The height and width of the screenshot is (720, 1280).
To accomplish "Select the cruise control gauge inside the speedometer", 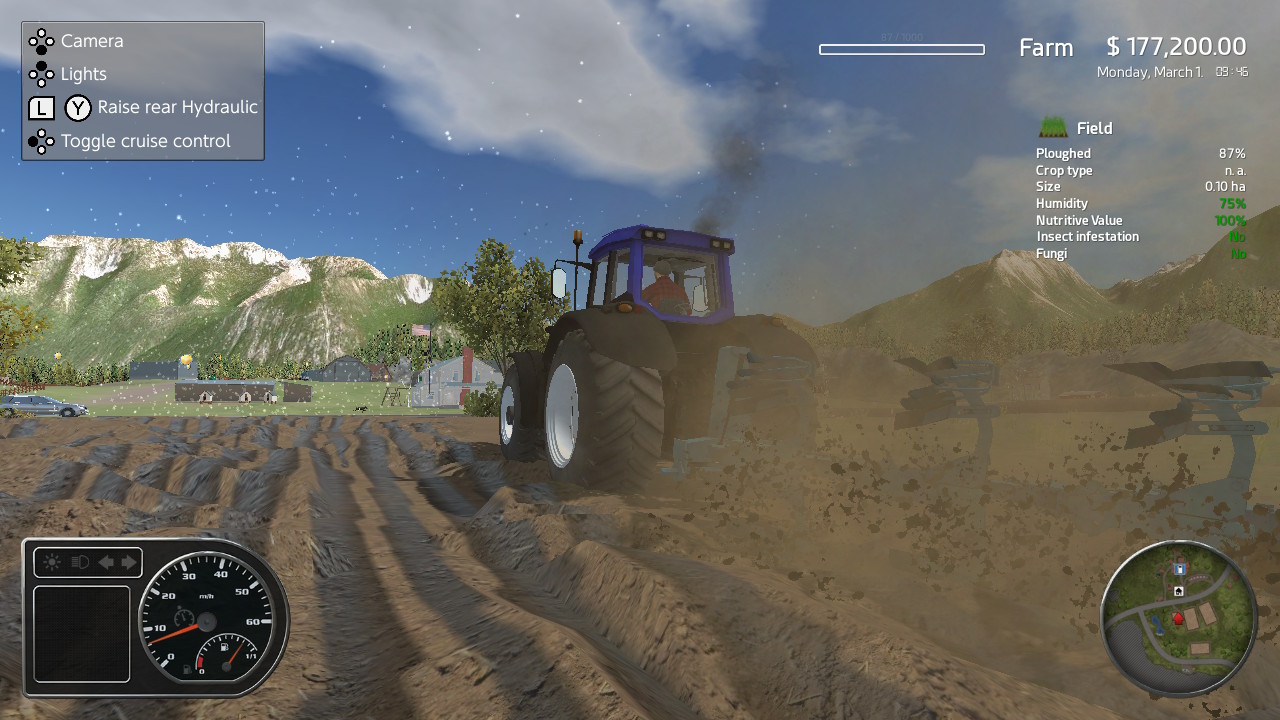I will (x=184, y=618).
